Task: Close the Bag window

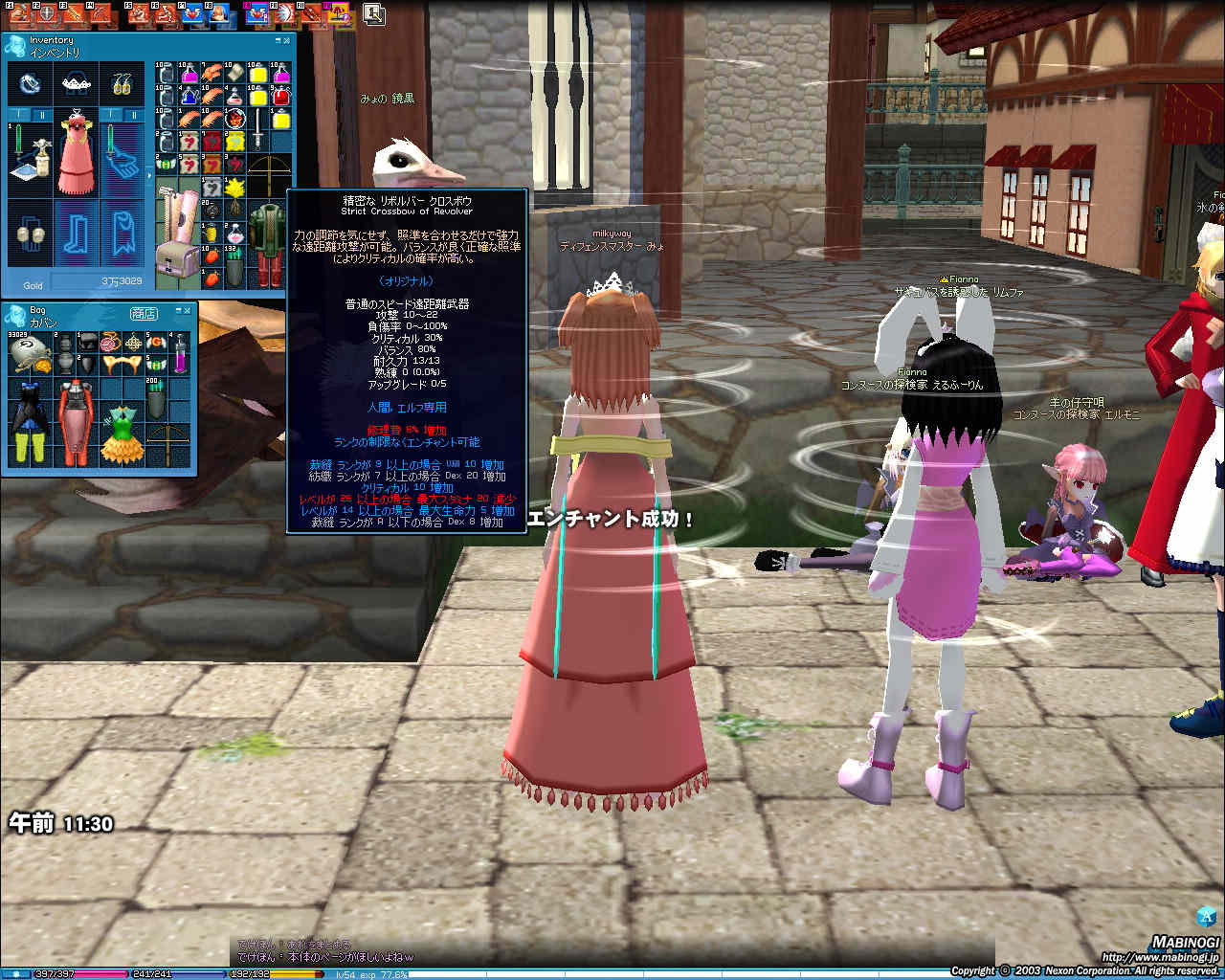Action: point(189,310)
